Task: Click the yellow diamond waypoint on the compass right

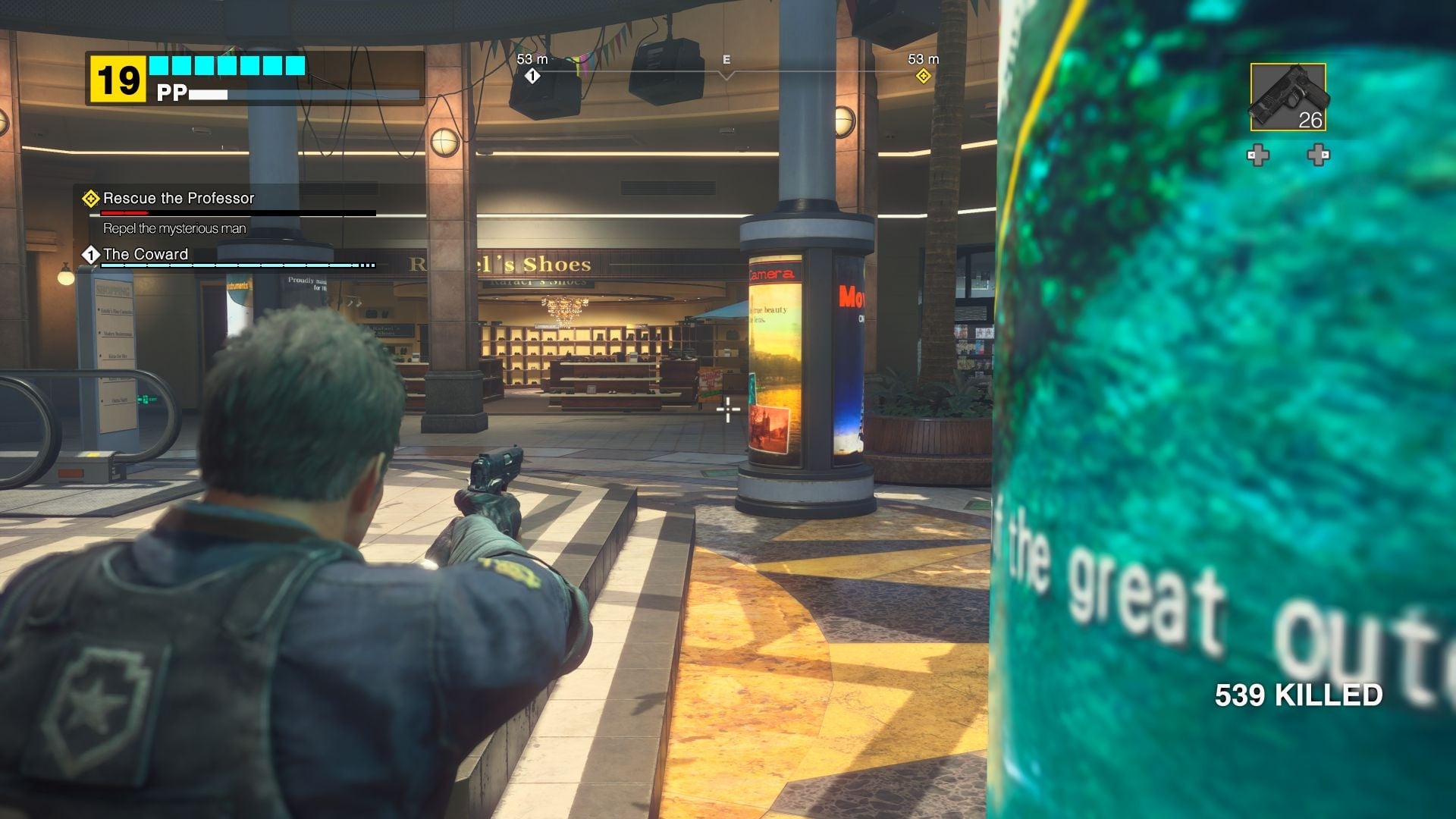Action: point(922,76)
